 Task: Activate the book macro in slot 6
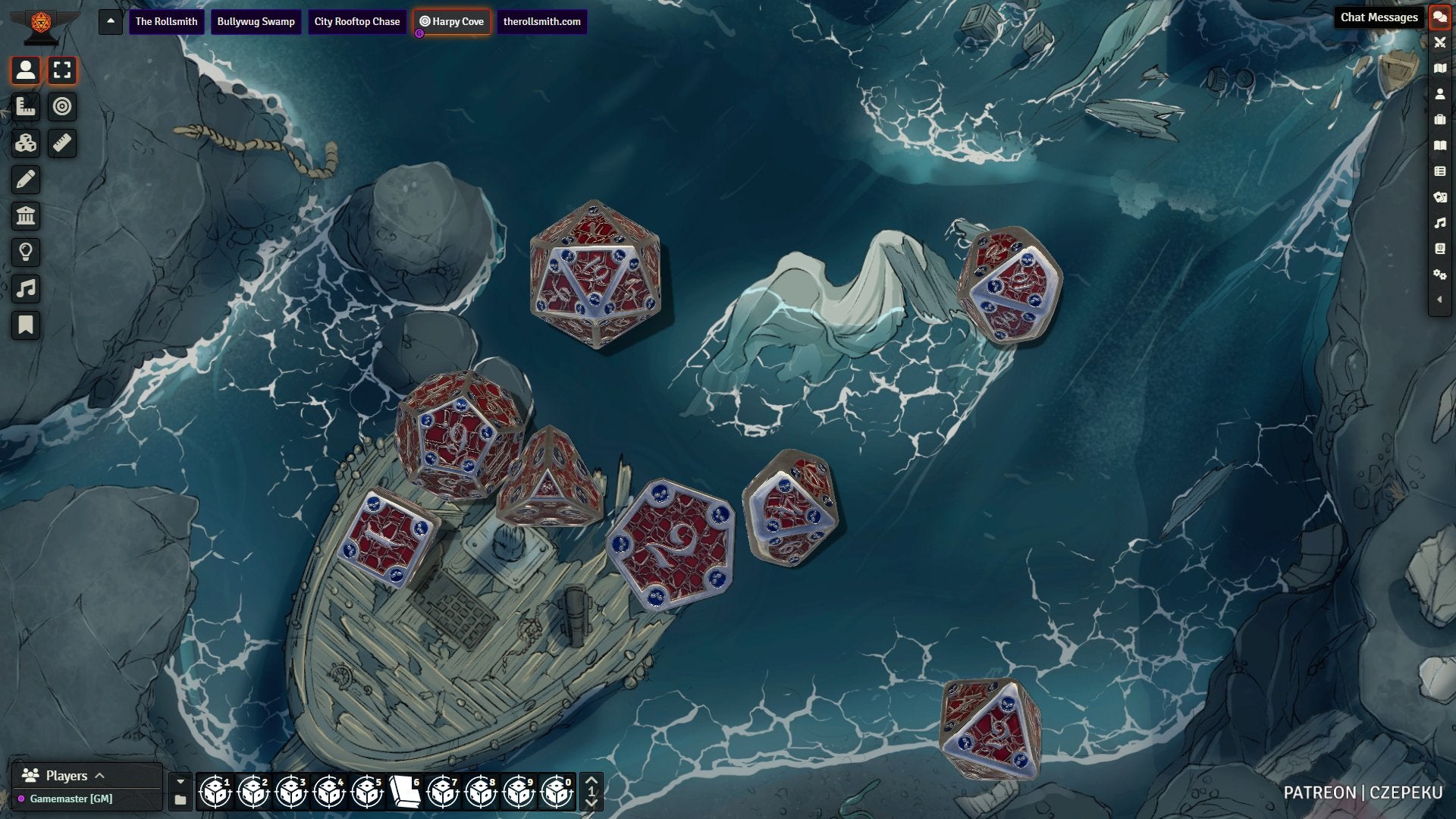pos(405,792)
